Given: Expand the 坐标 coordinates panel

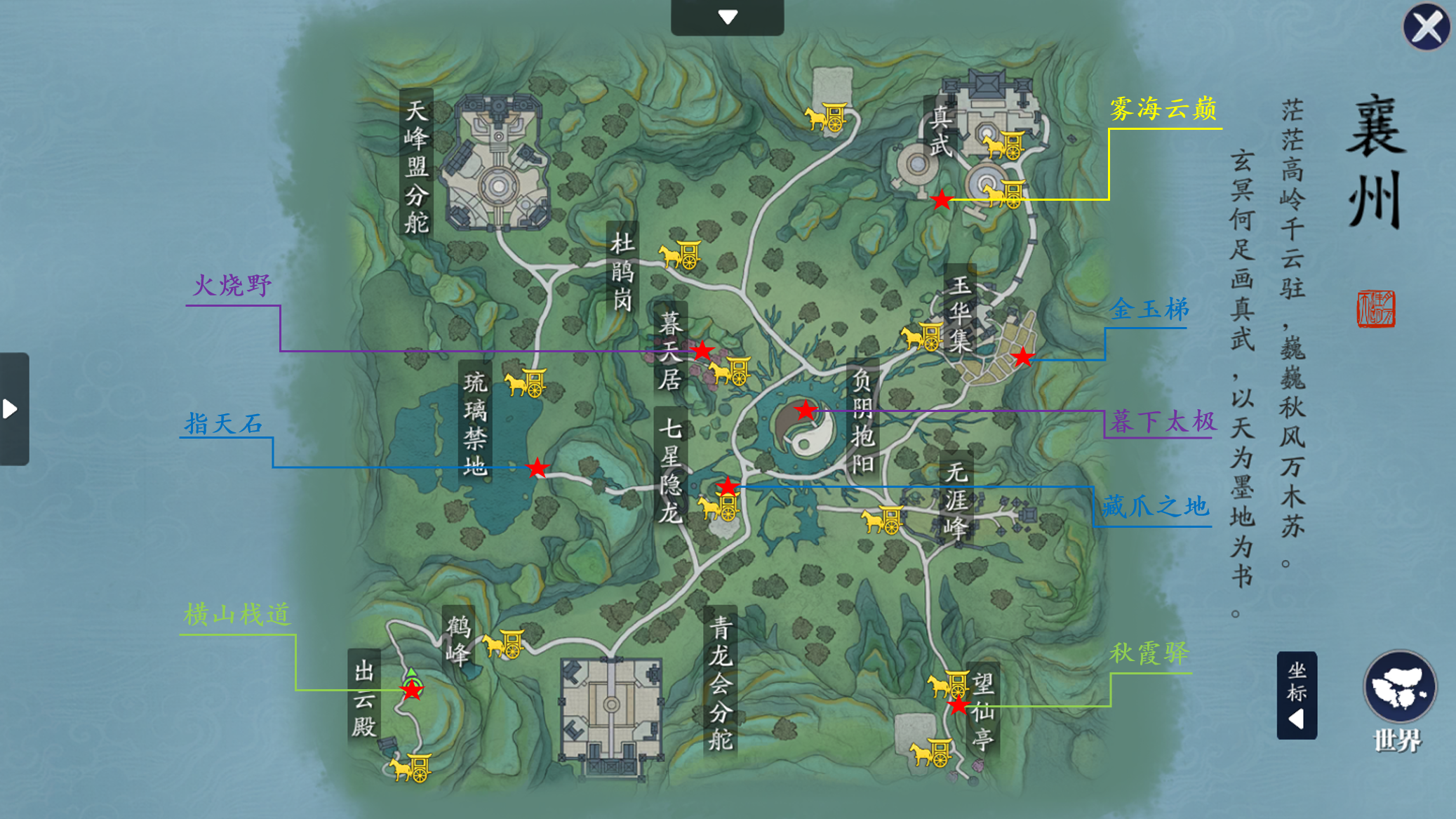Looking at the screenshot, I should click(1296, 695).
